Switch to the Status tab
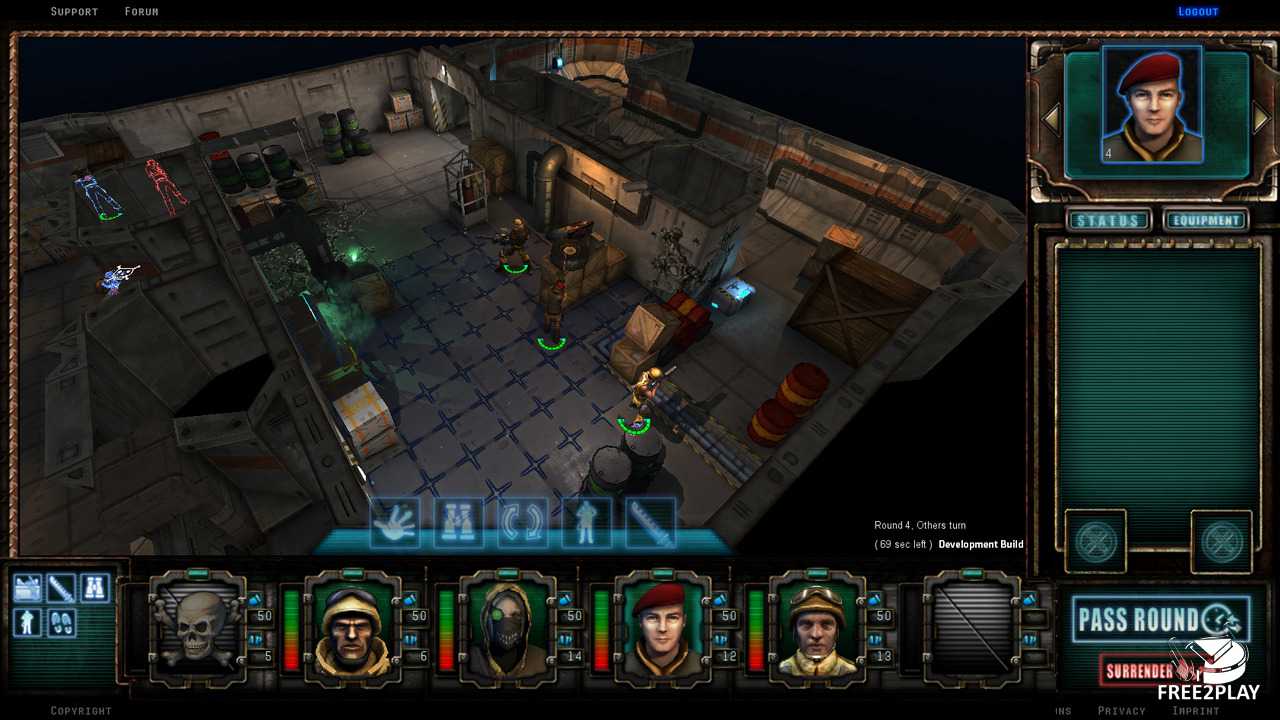Viewport: 1280px width, 720px height. [x=1108, y=220]
